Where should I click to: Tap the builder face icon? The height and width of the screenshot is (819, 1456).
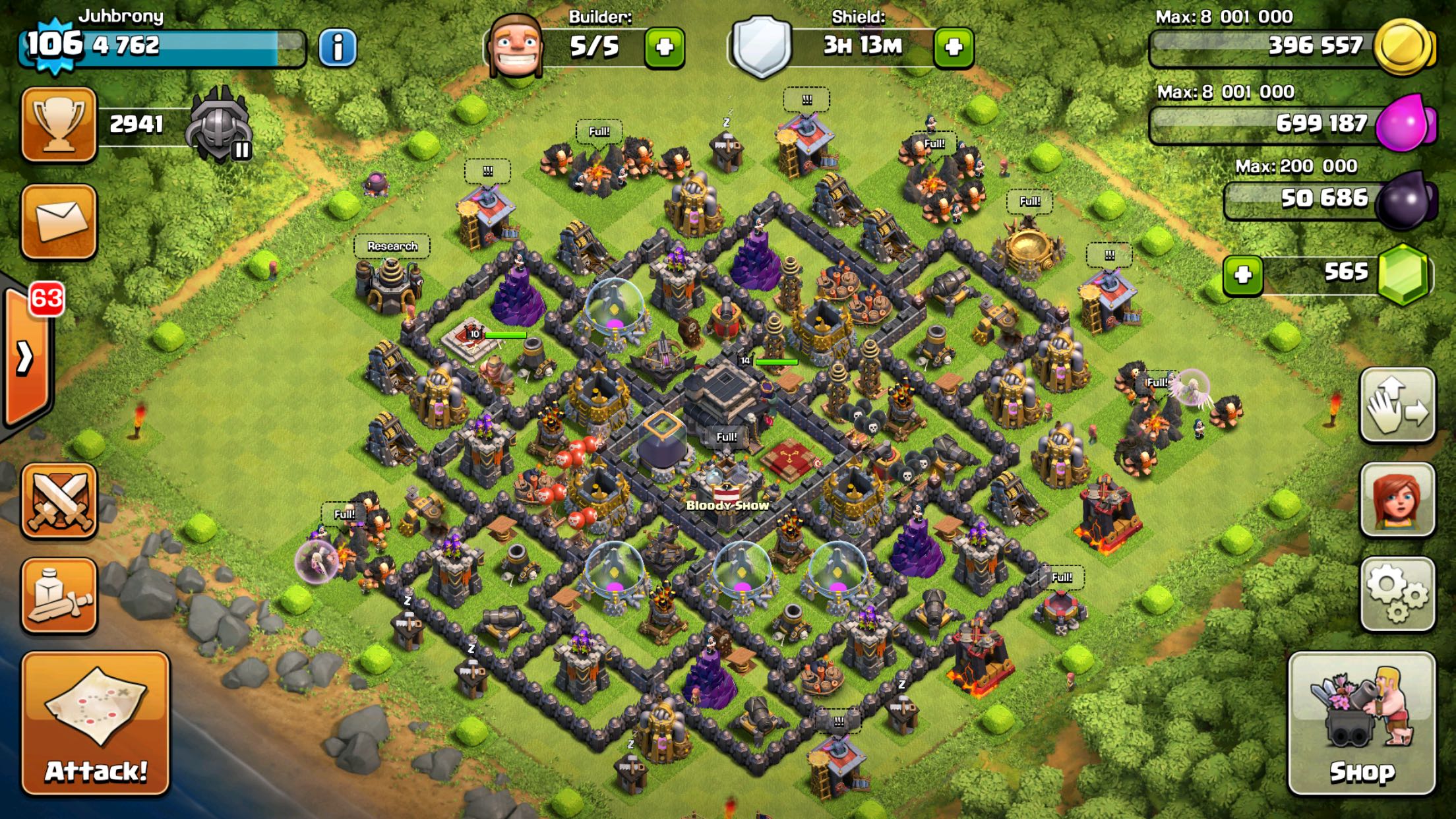pos(516,45)
